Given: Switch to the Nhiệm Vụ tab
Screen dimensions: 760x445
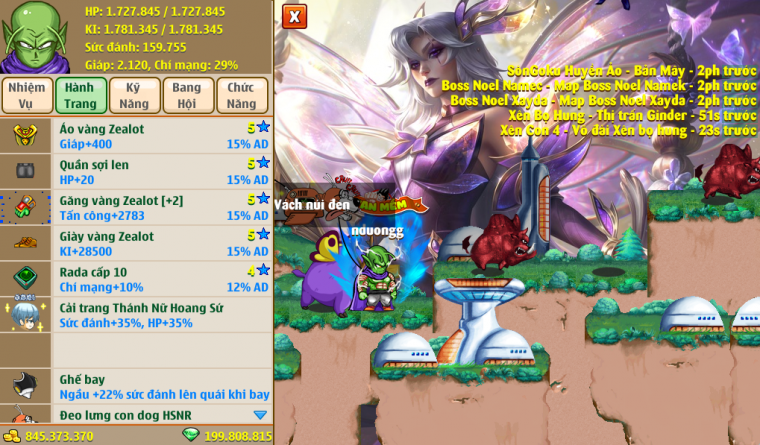Looking at the screenshot, I should (27, 95).
